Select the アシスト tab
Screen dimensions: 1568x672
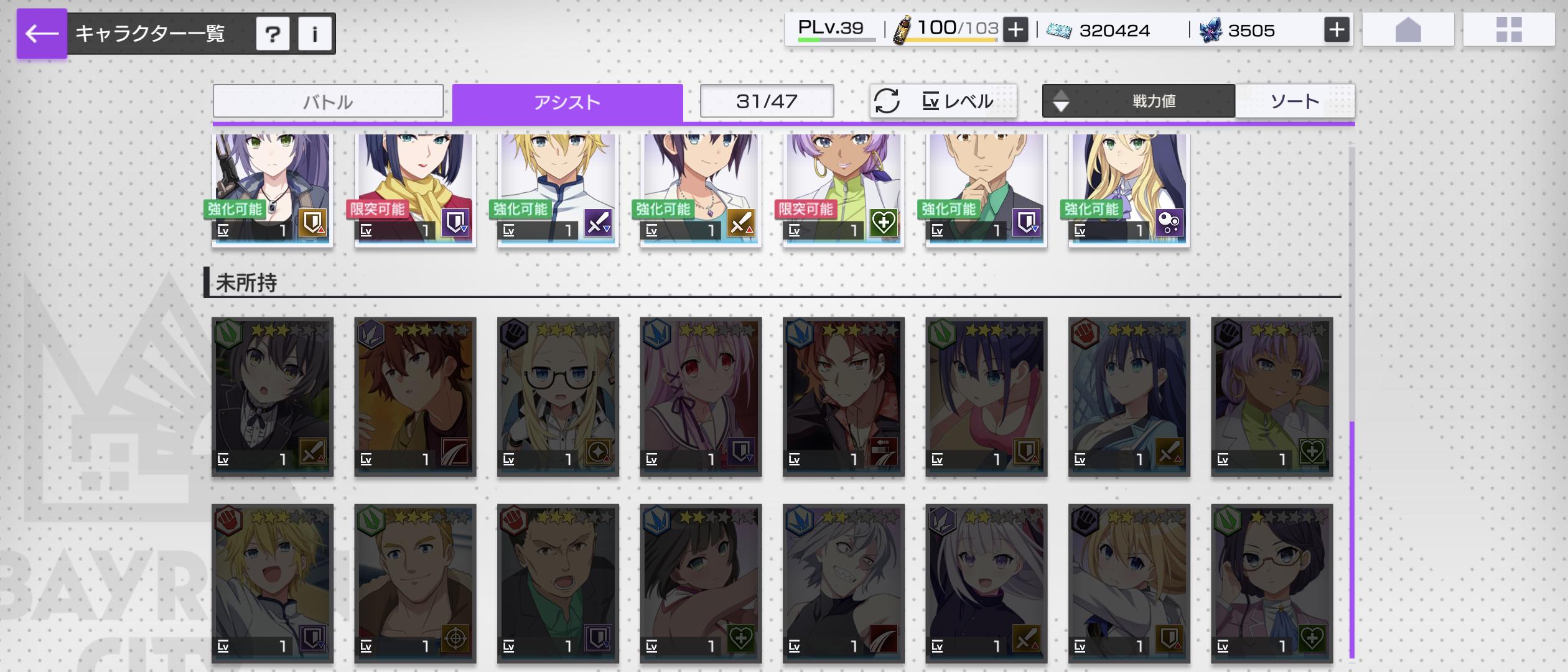[x=567, y=102]
